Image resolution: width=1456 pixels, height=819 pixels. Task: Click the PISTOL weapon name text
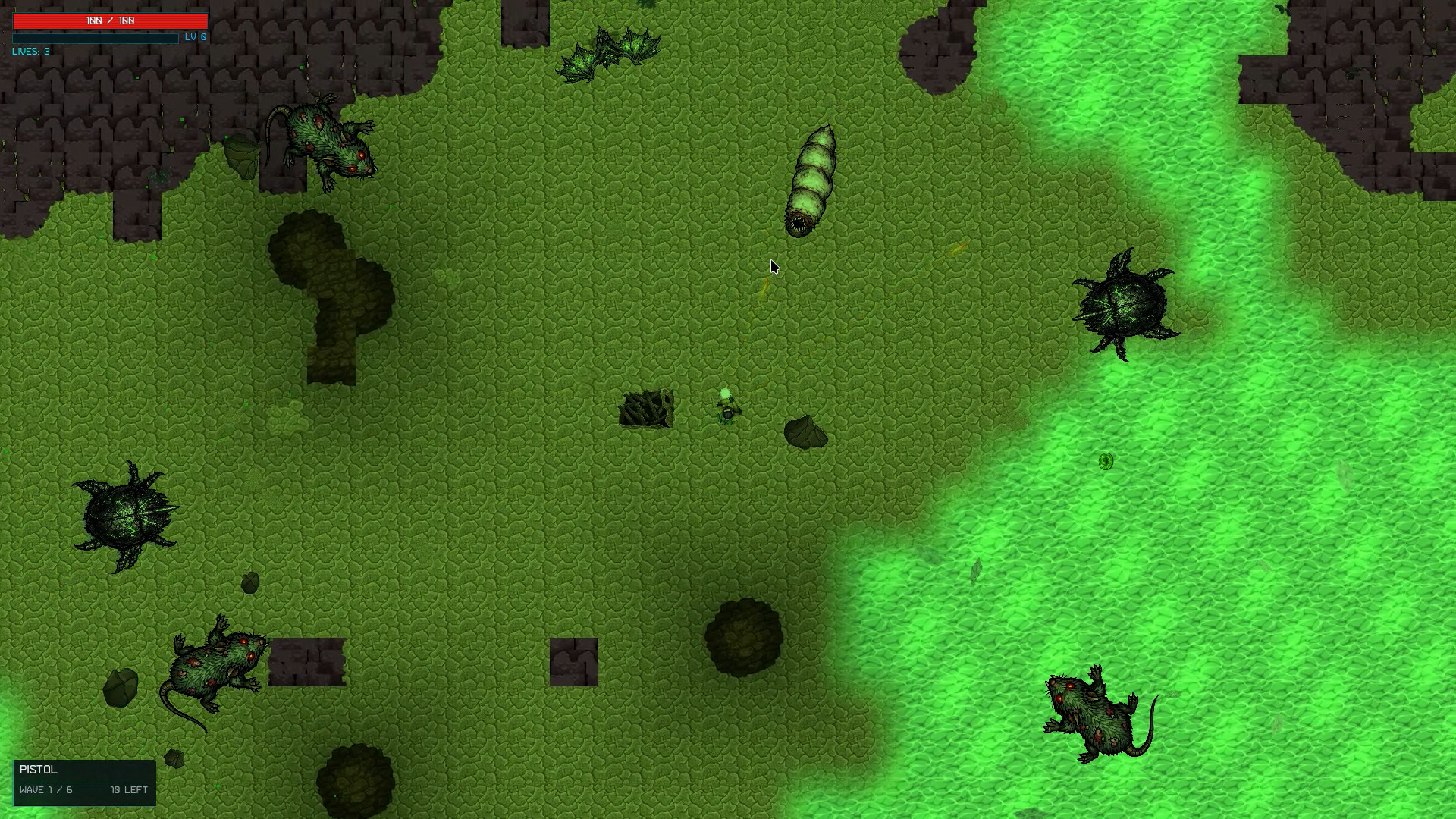coord(38,770)
